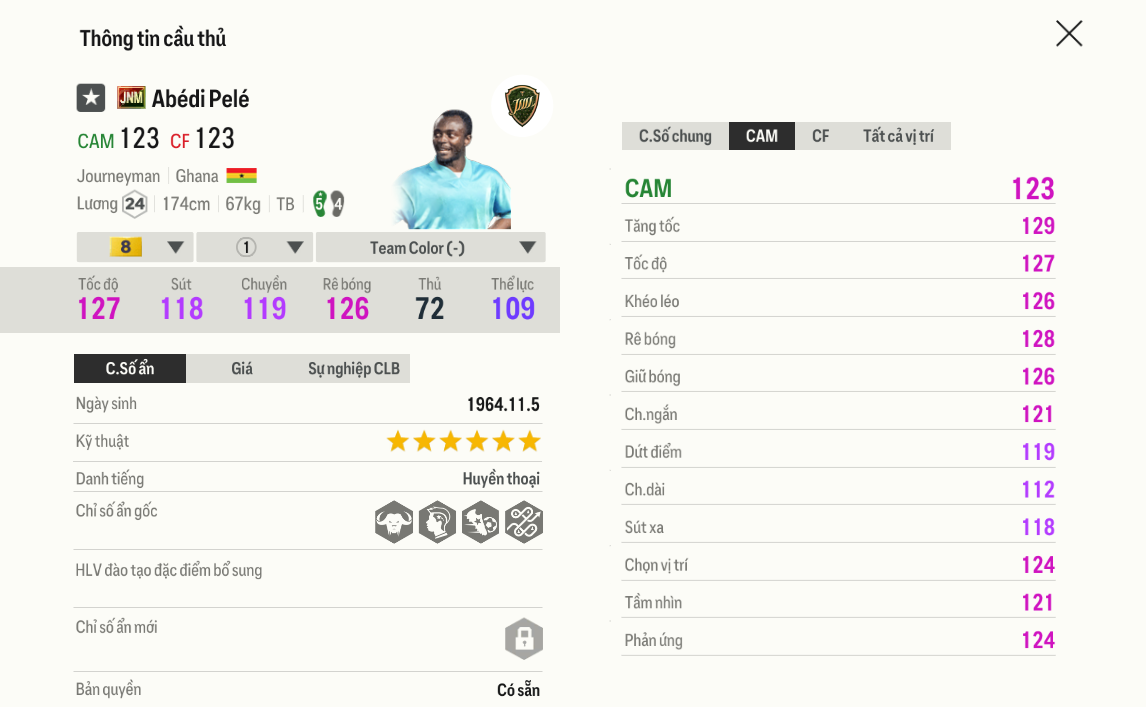
Task: Select the locked new hidden stat slot
Action: (523, 639)
